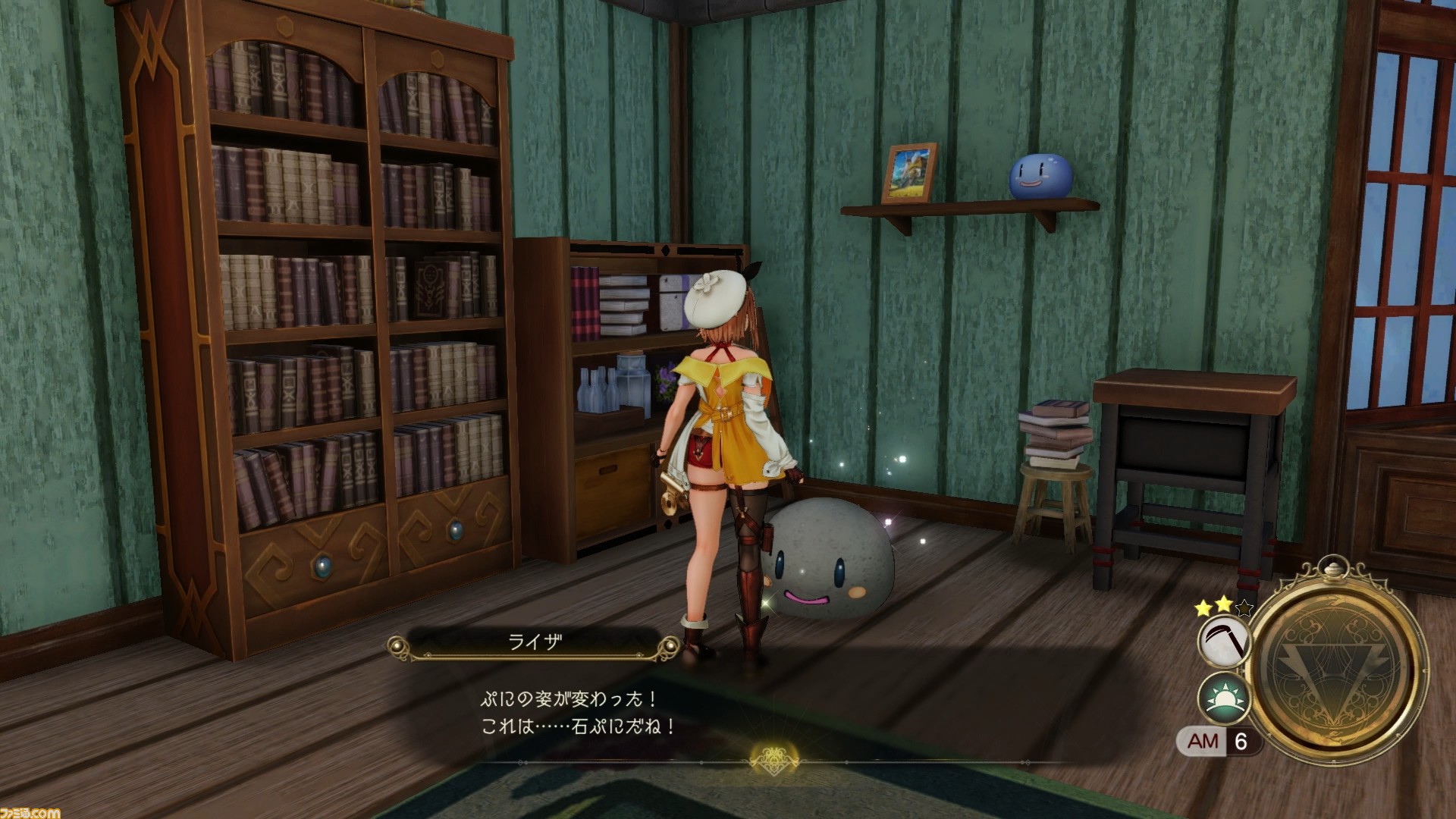Image resolution: width=1456 pixels, height=819 pixels.
Task: Select the sickle gathering tool icon
Action: click(x=1223, y=642)
